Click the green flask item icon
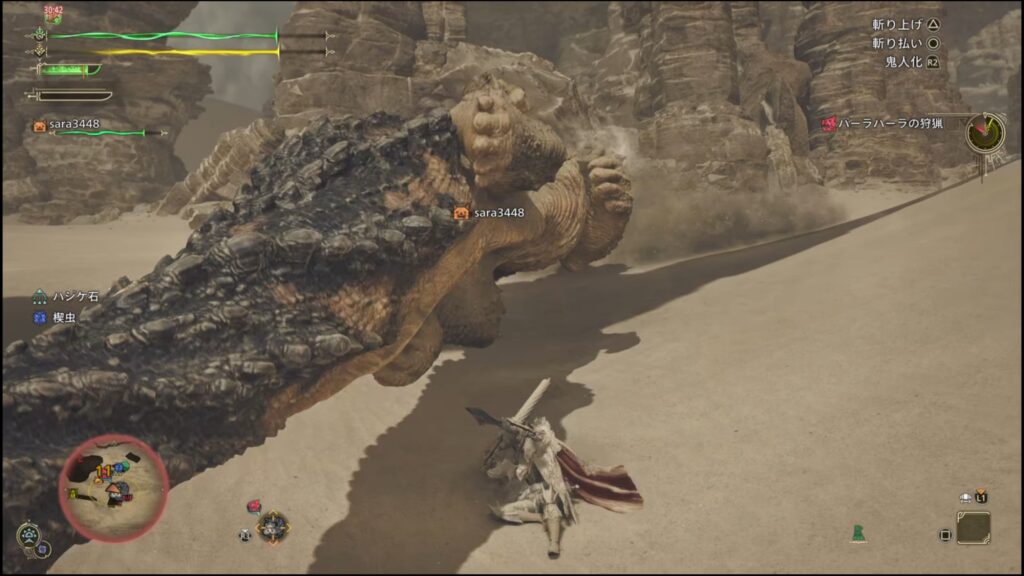The width and height of the screenshot is (1024, 576). coord(857,534)
